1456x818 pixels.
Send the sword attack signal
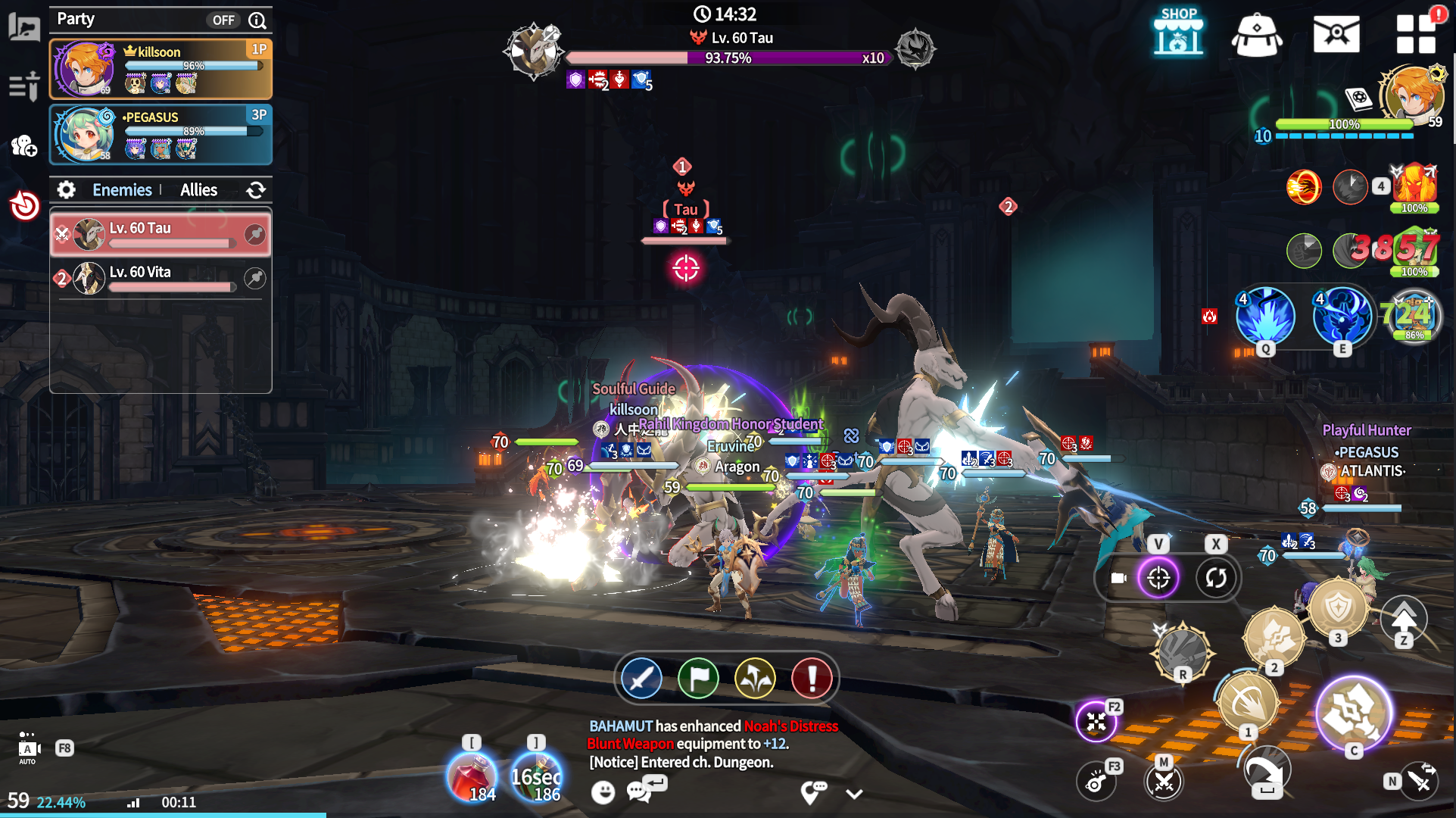641,678
